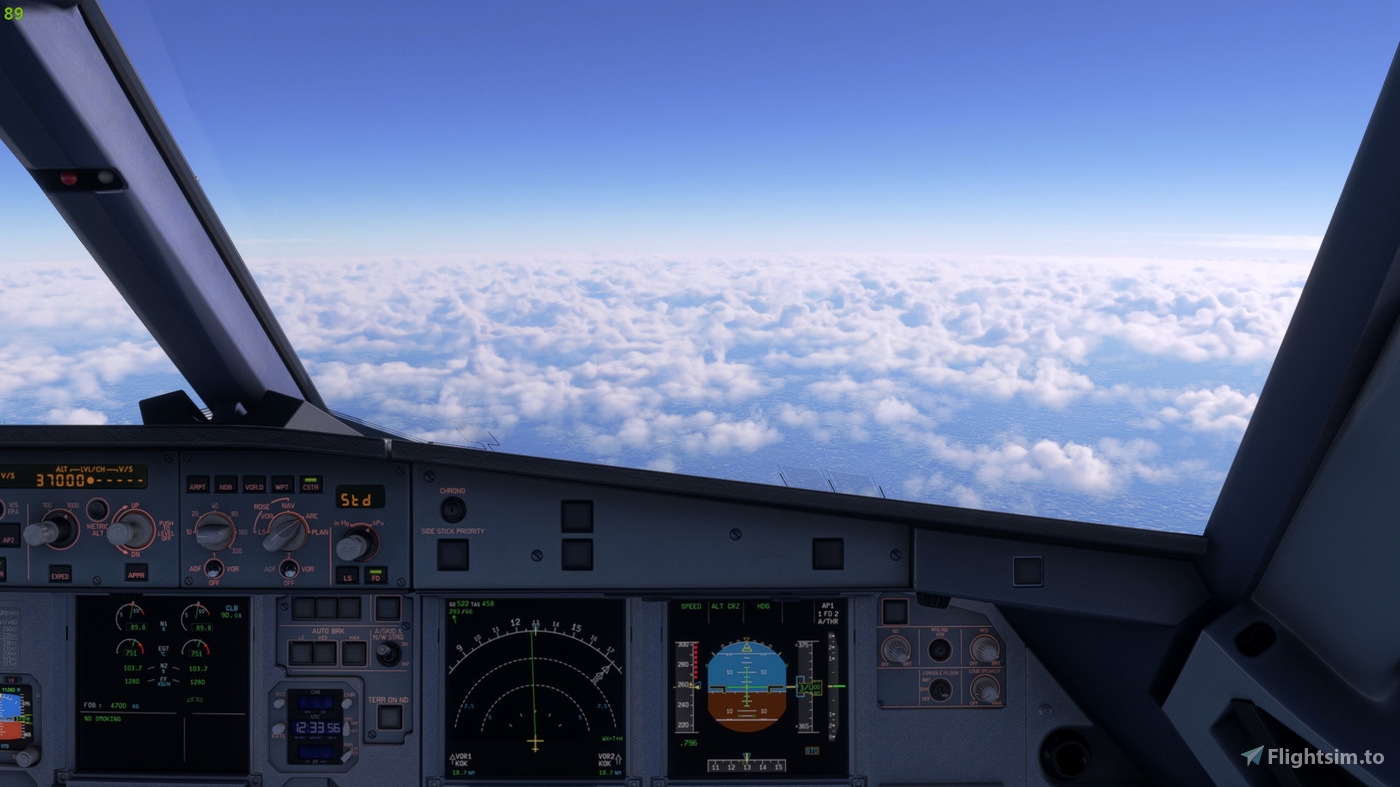The height and width of the screenshot is (787, 1400).
Task: Change the ND range selector knob
Action: (213, 530)
